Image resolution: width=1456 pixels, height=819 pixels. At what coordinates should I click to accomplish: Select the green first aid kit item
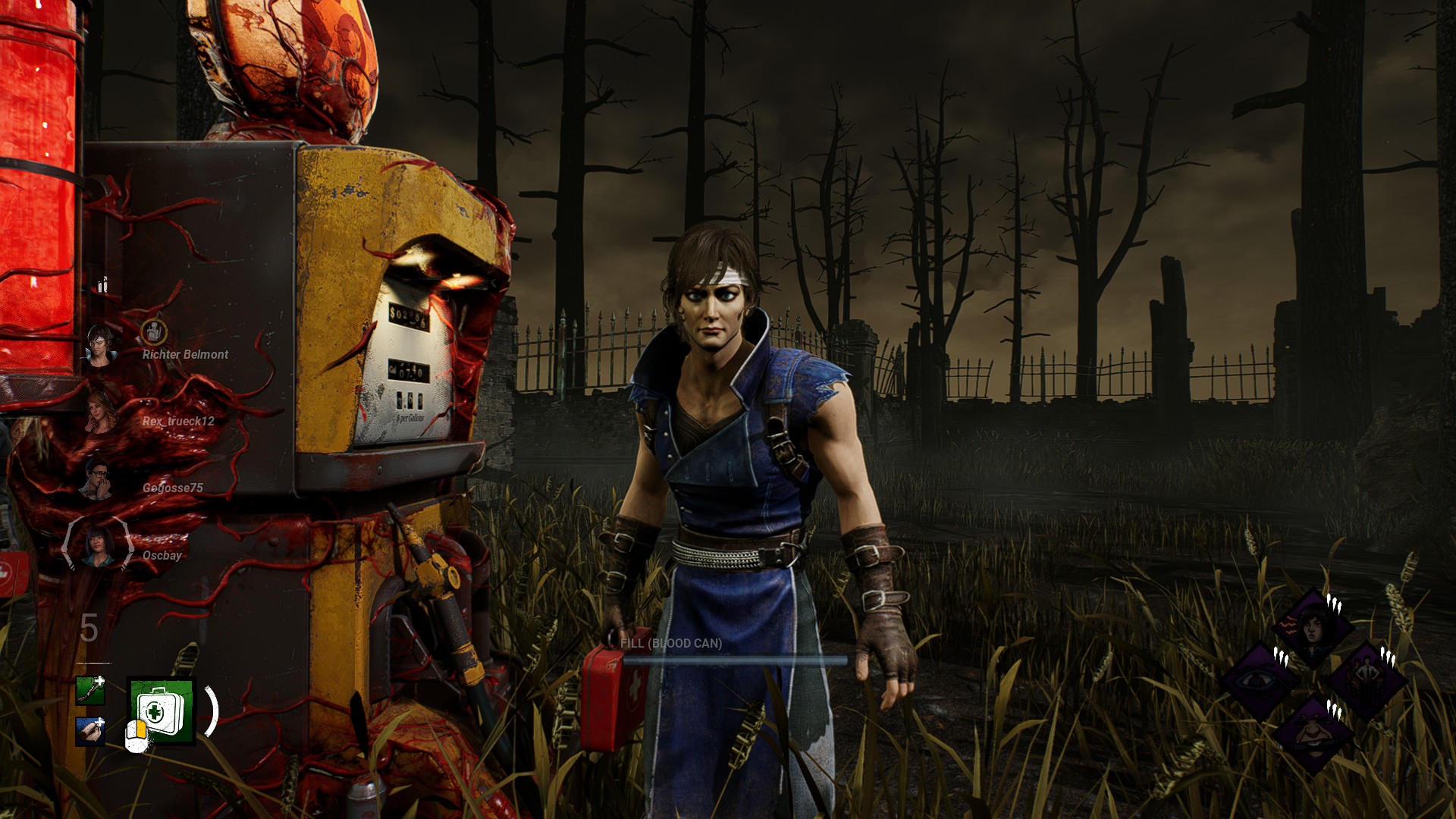point(162,711)
